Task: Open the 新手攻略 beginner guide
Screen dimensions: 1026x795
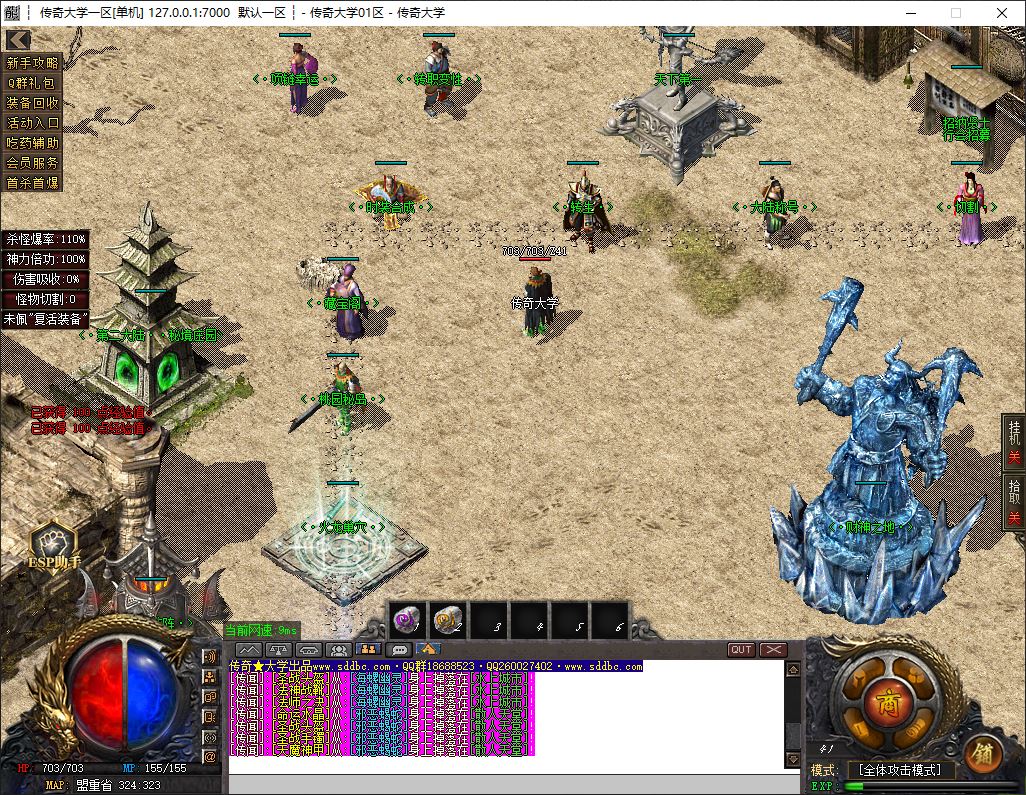Action: [x=33, y=62]
